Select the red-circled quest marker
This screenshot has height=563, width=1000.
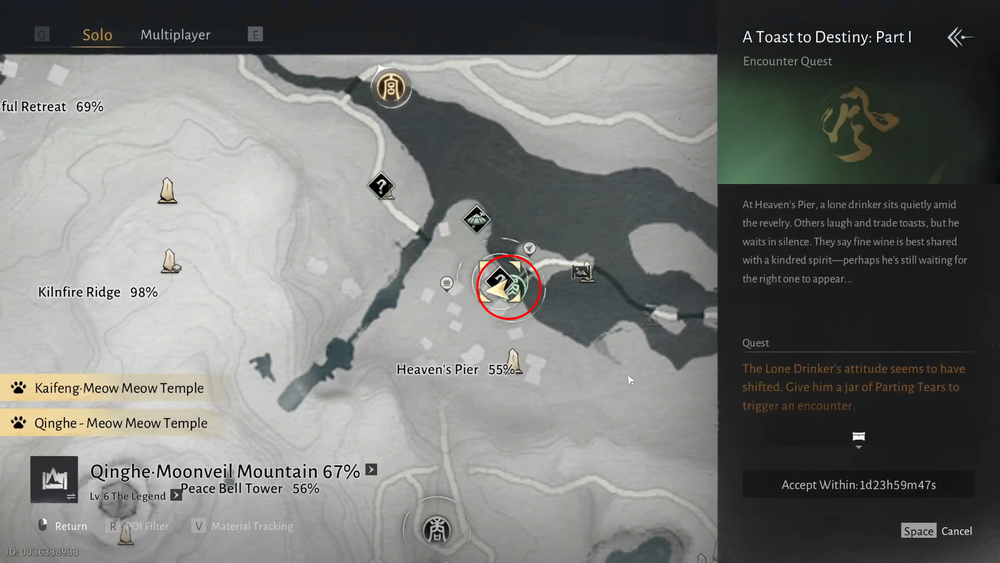point(506,286)
